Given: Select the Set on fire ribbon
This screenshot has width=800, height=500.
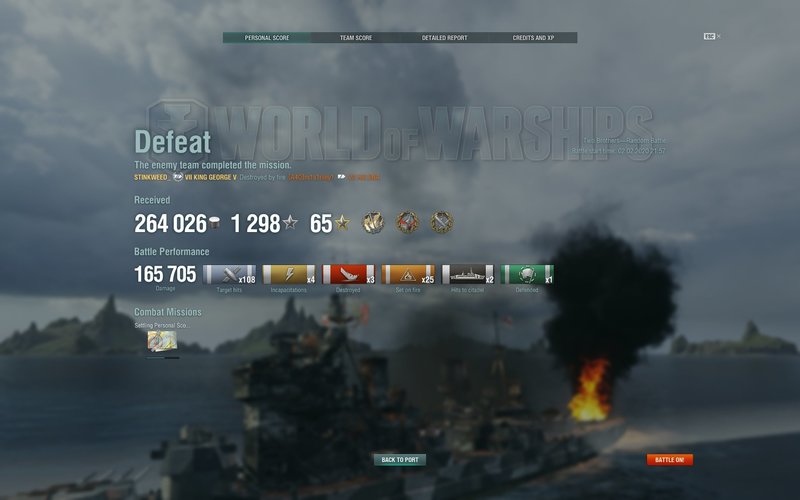Looking at the screenshot, I should (407, 274).
